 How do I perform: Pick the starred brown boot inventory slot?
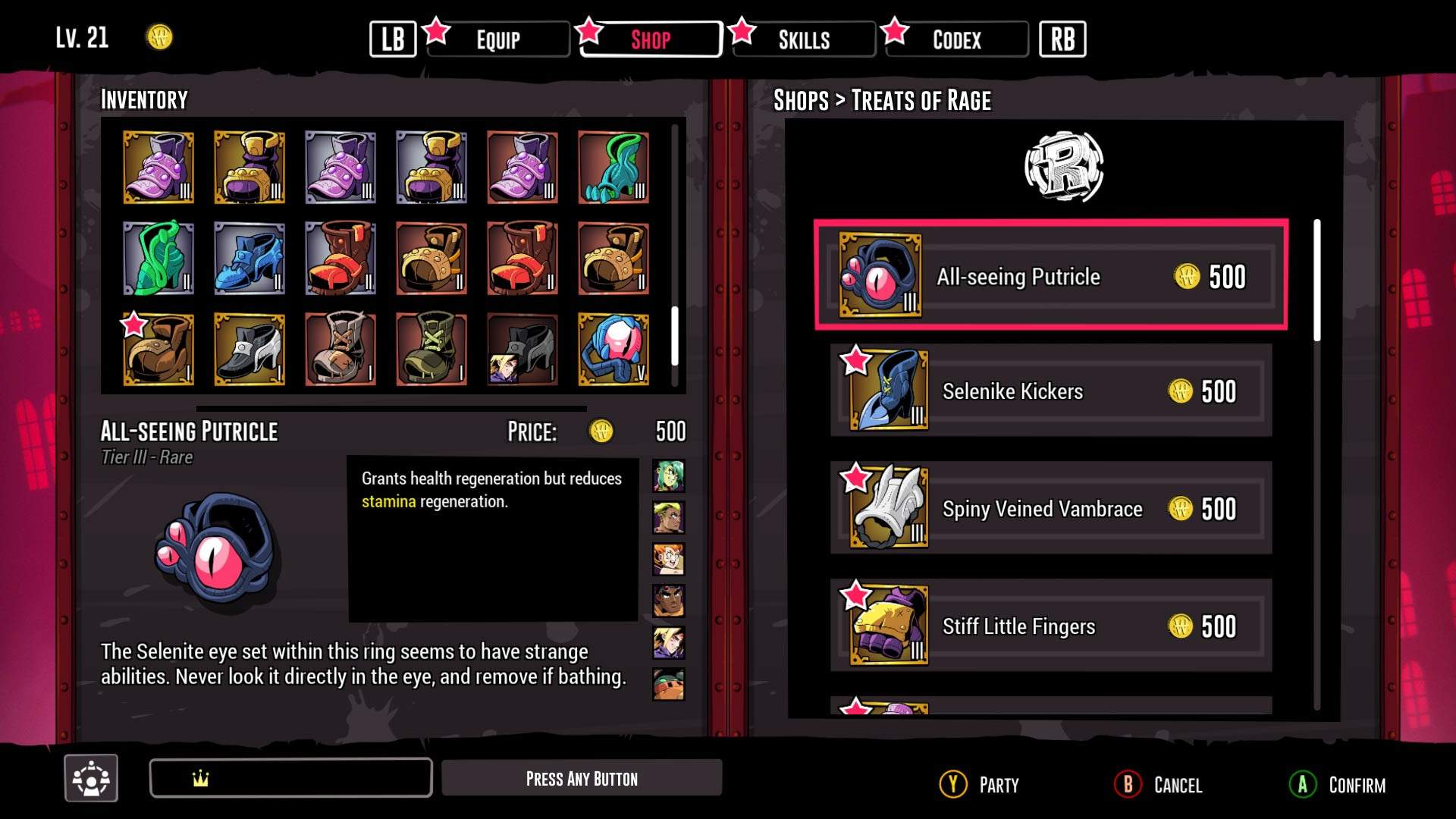pyautogui.click(x=158, y=349)
